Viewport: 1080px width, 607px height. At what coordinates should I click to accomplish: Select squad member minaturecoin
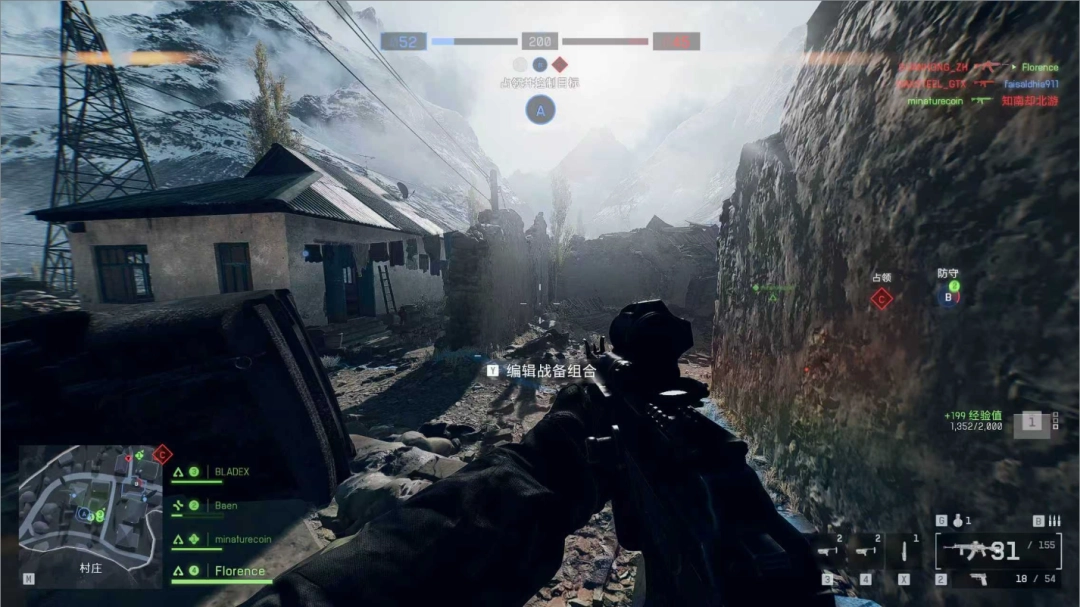pos(242,539)
